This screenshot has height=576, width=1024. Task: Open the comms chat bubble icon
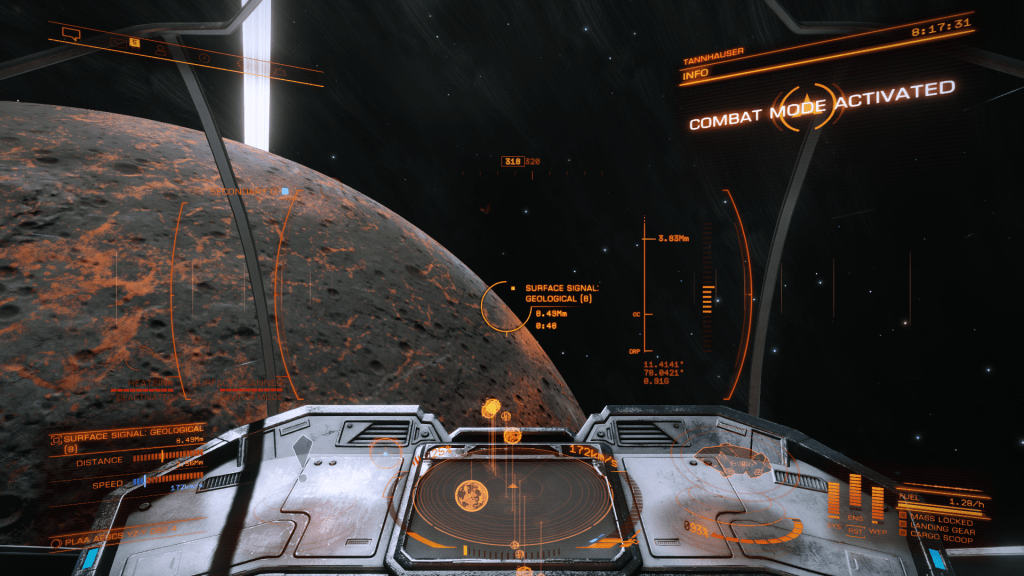70,34
